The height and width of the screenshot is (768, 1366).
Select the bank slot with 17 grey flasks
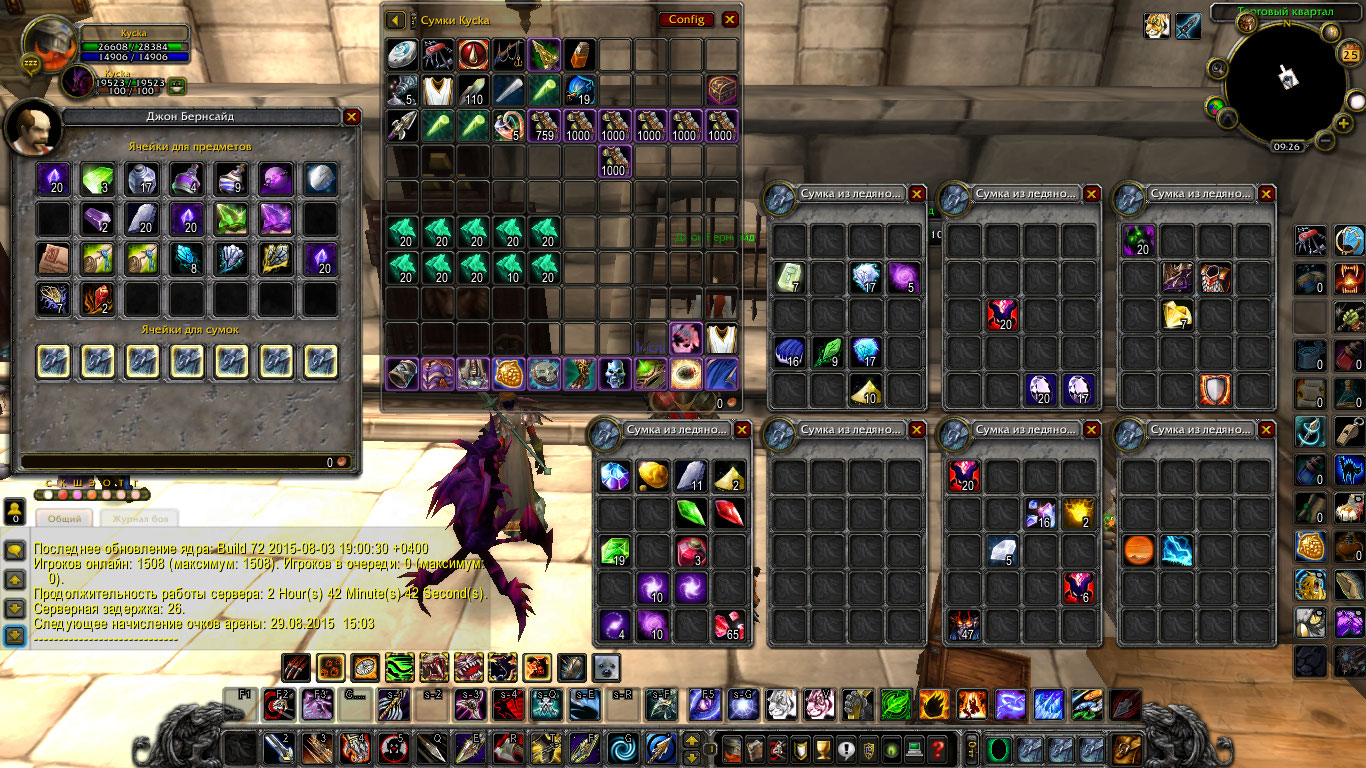point(142,180)
